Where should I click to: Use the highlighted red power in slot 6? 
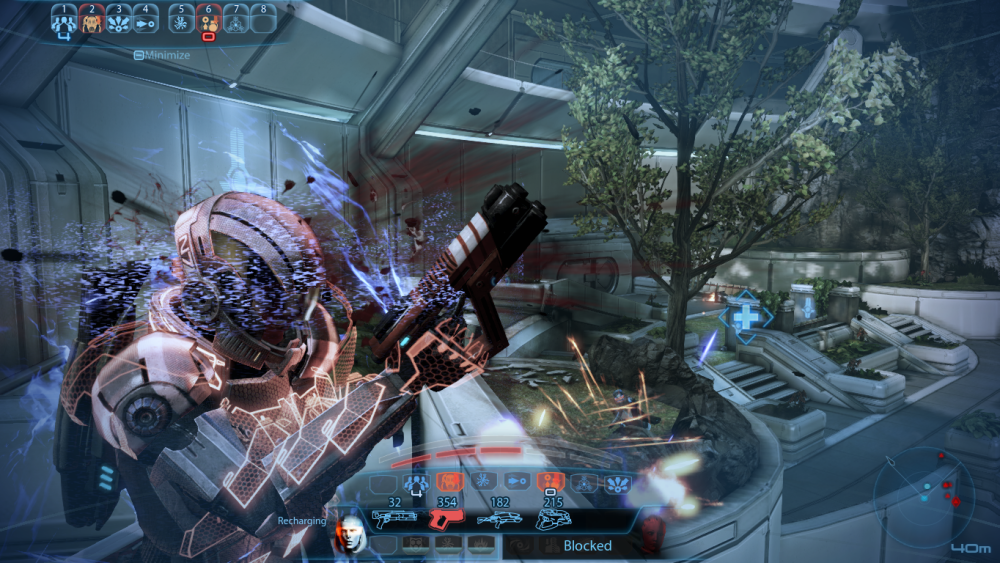[x=209, y=19]
